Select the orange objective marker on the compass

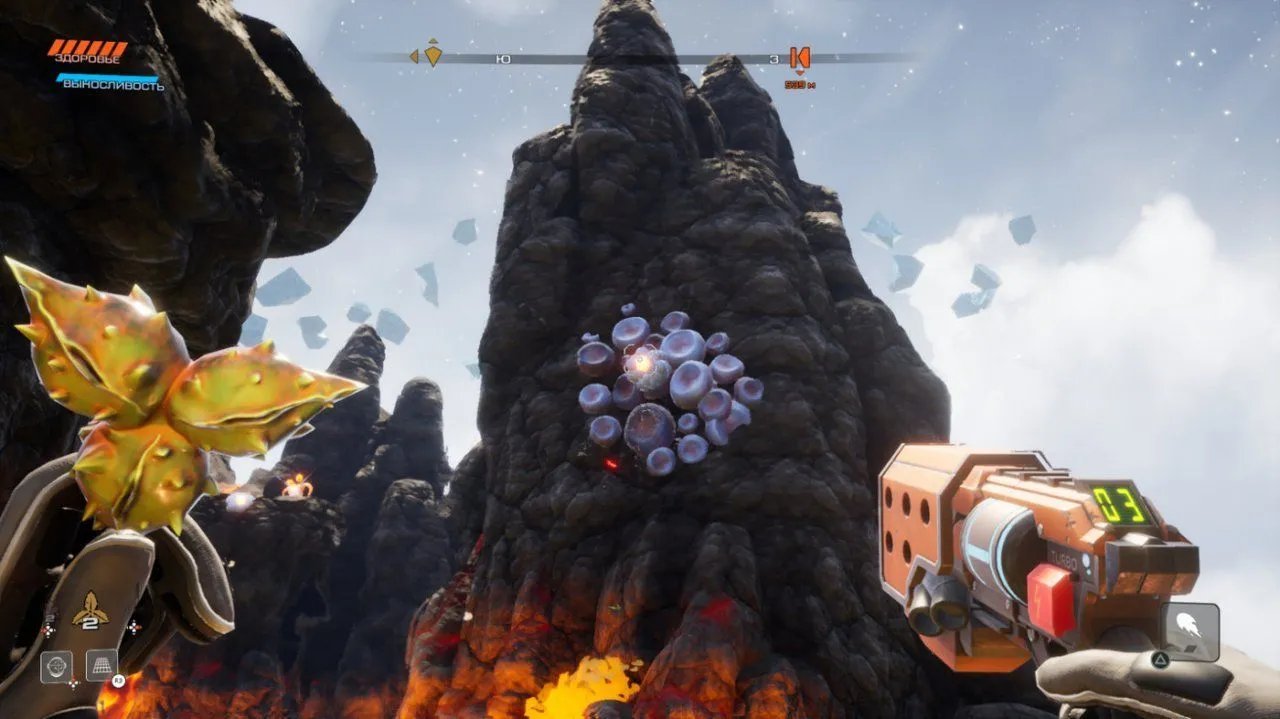coord(799,58)
